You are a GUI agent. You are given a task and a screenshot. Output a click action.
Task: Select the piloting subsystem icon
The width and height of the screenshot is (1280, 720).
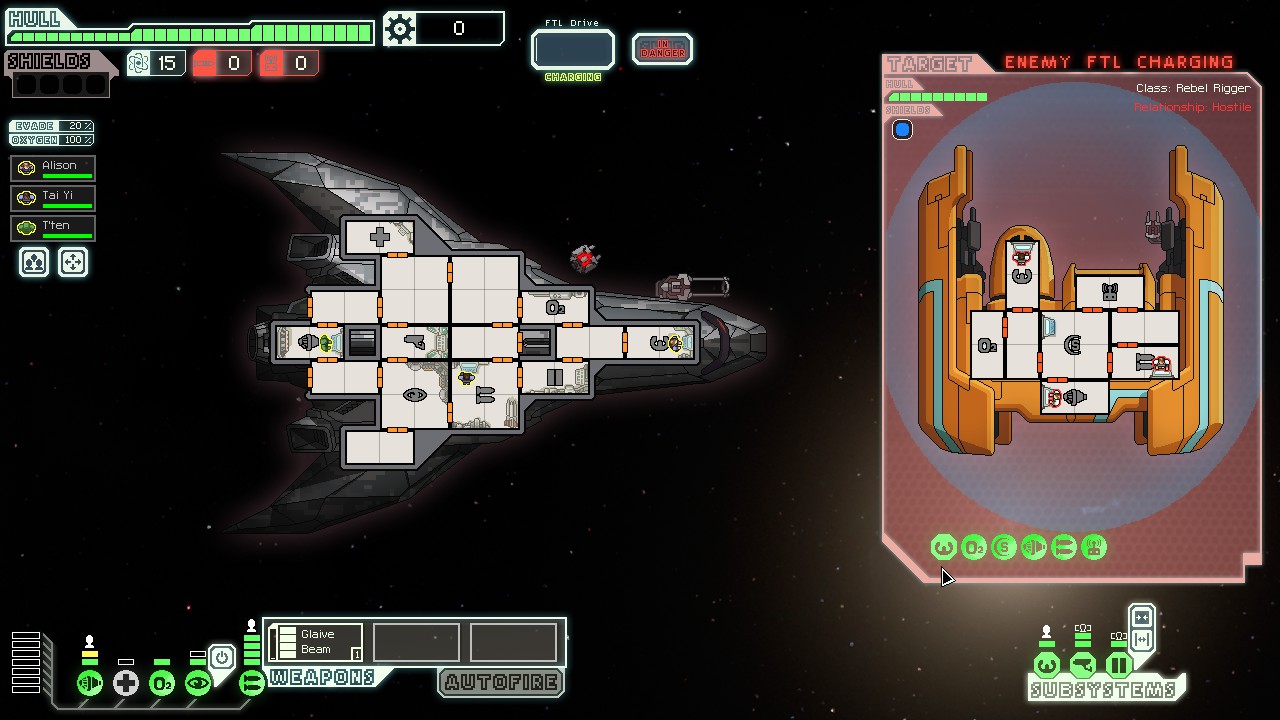coord(1047,665)
